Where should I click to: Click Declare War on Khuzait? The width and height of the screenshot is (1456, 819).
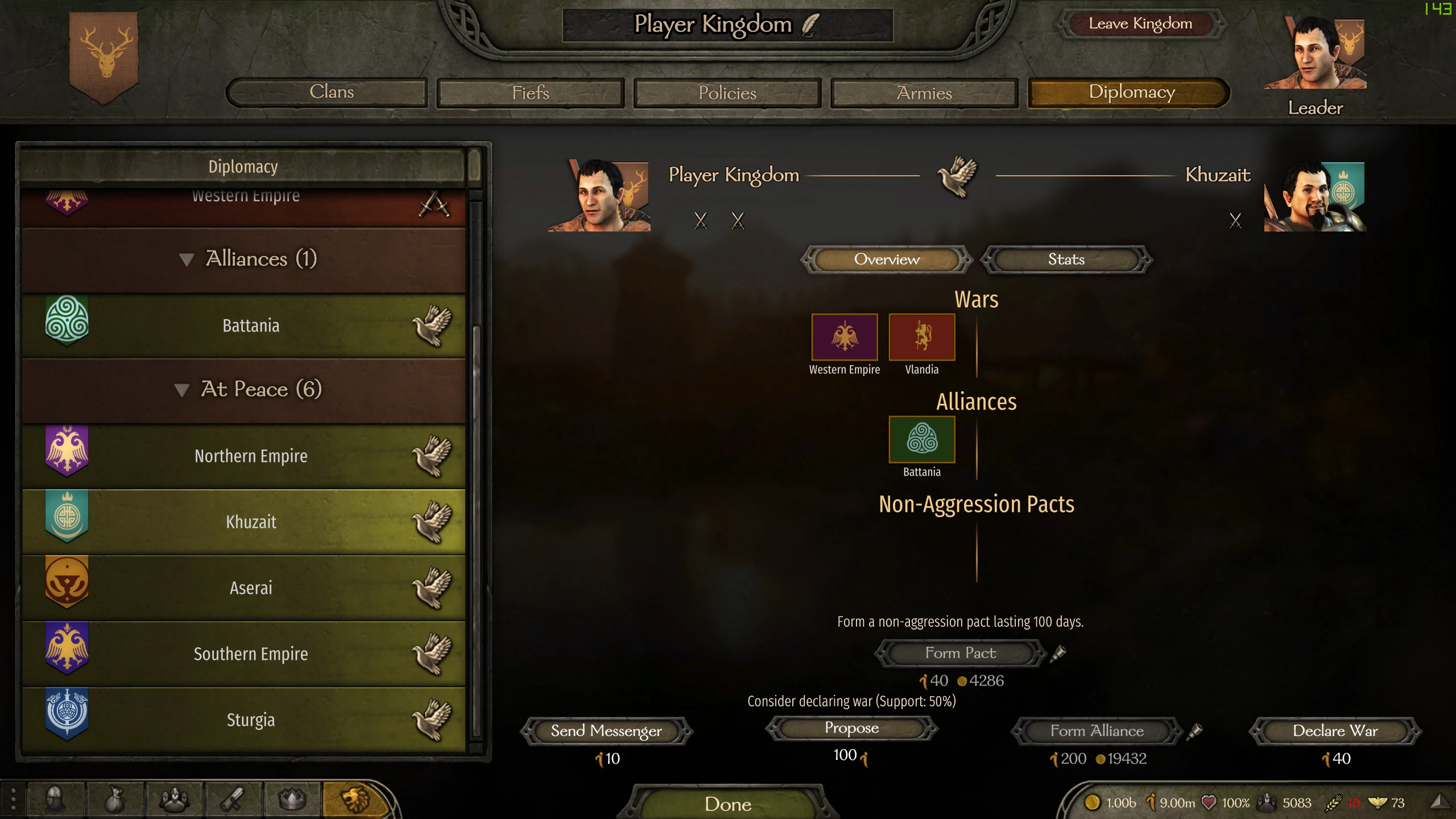[x=1335, y=731]
